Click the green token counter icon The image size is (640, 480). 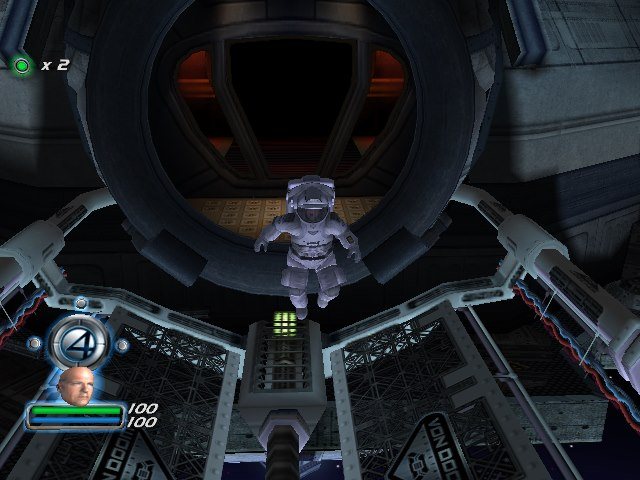point(22,66)
